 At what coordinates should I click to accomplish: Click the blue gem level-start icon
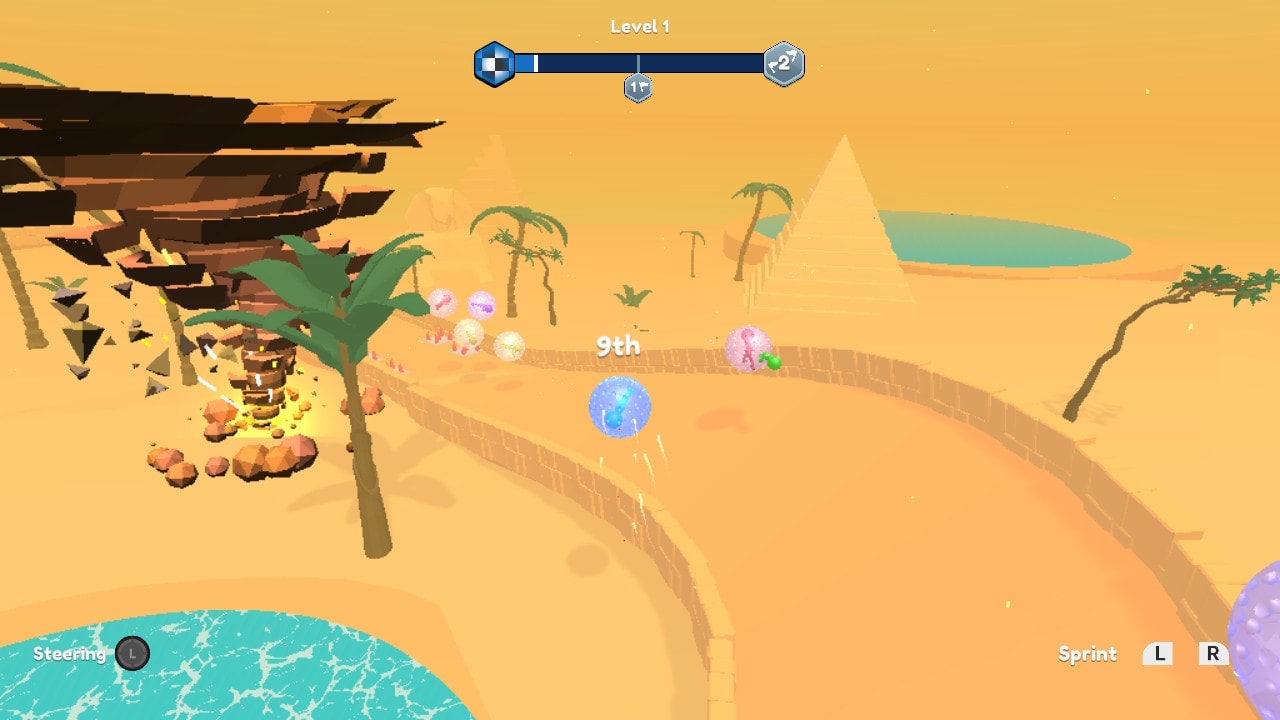(497, 63)
